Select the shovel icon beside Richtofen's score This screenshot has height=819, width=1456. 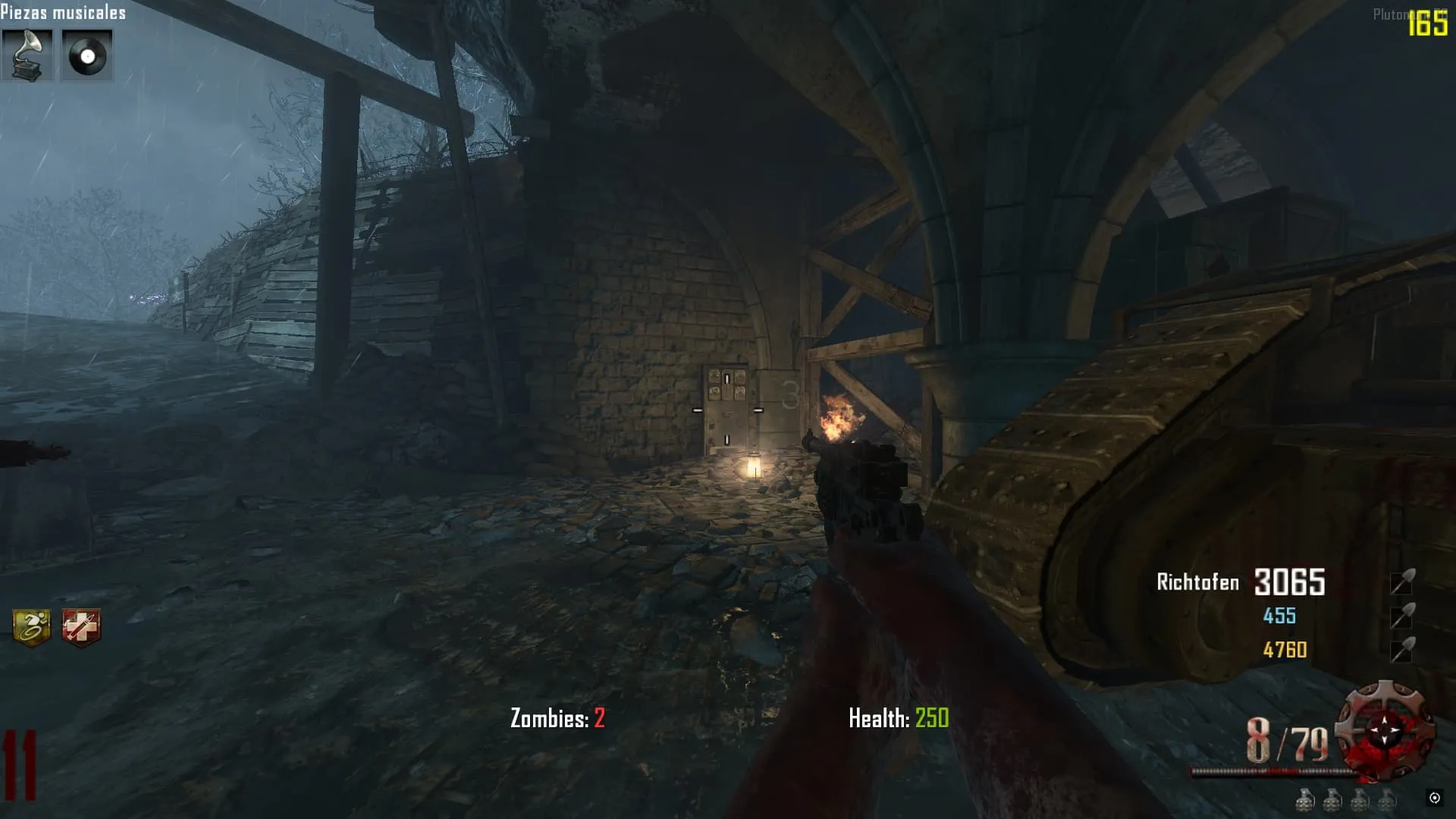(x=1402, y=582)
